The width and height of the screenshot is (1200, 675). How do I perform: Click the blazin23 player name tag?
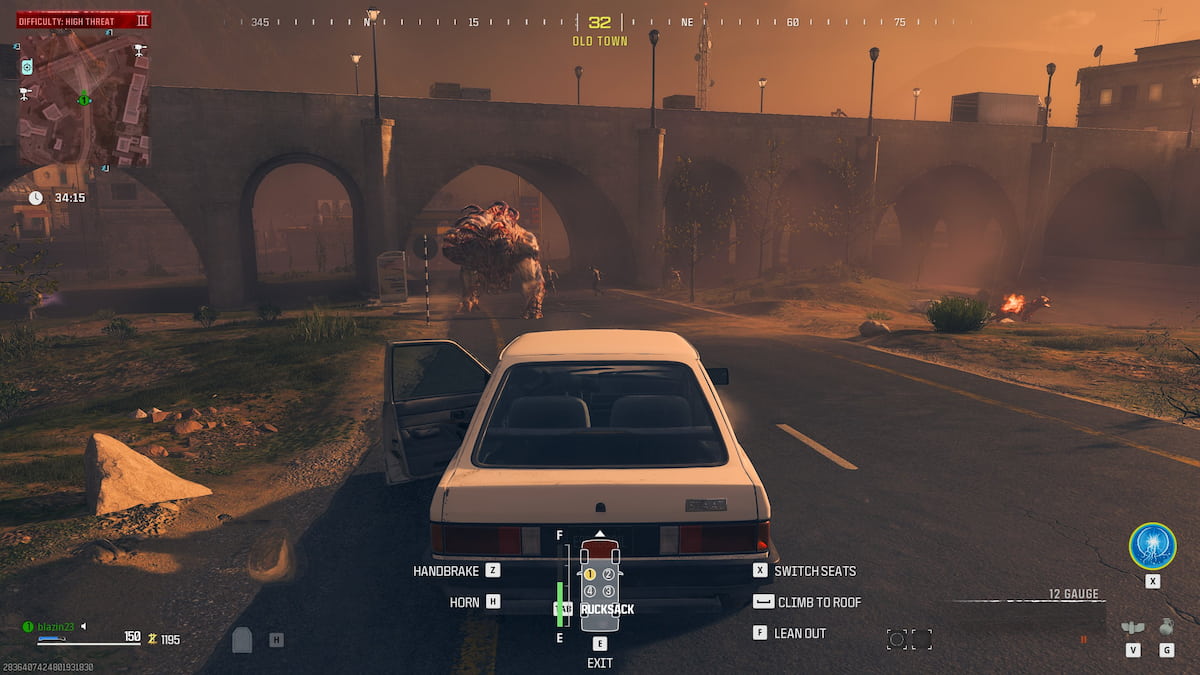tap(62, 626)
